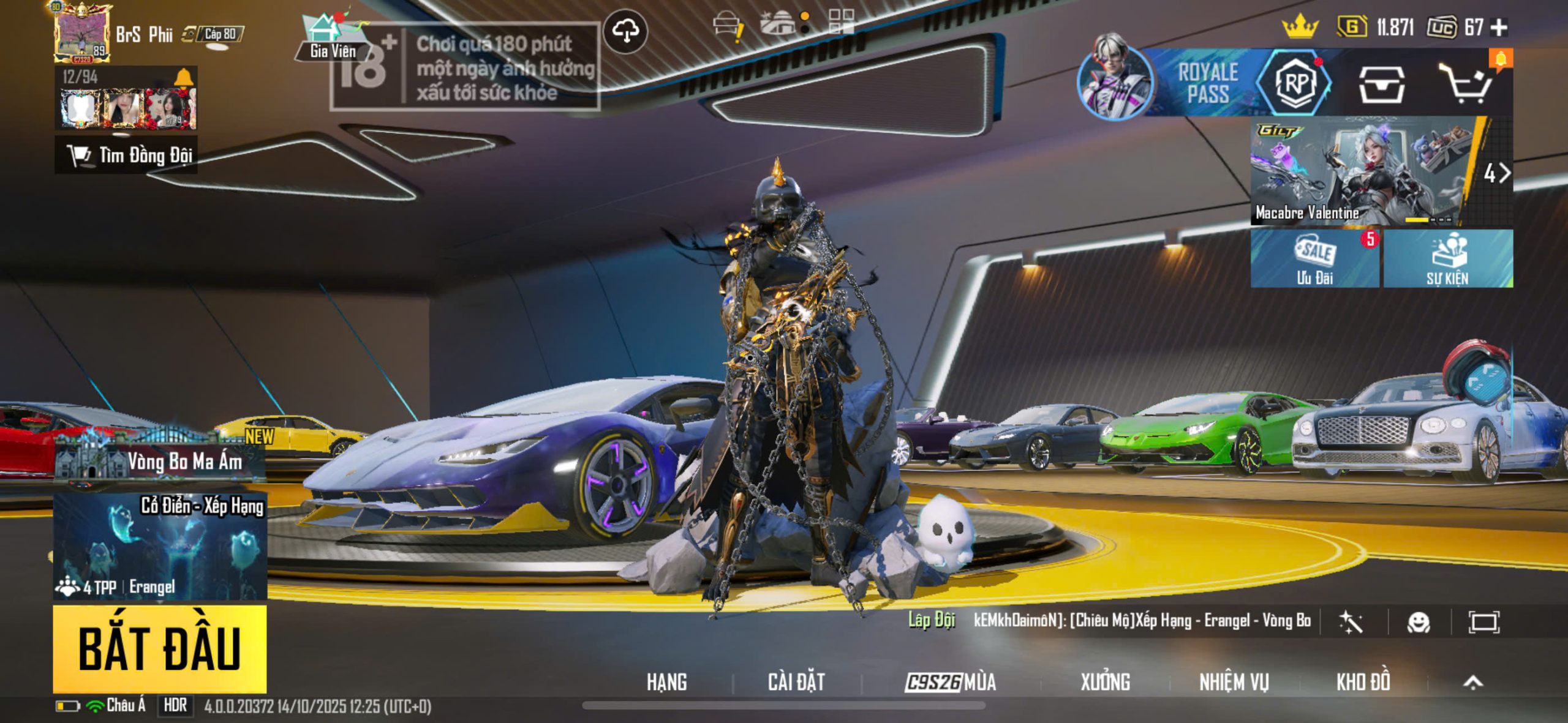The image size is (1568, 723).
Task: Open CÀI ĐẶT settings
Action: (796, 681)
